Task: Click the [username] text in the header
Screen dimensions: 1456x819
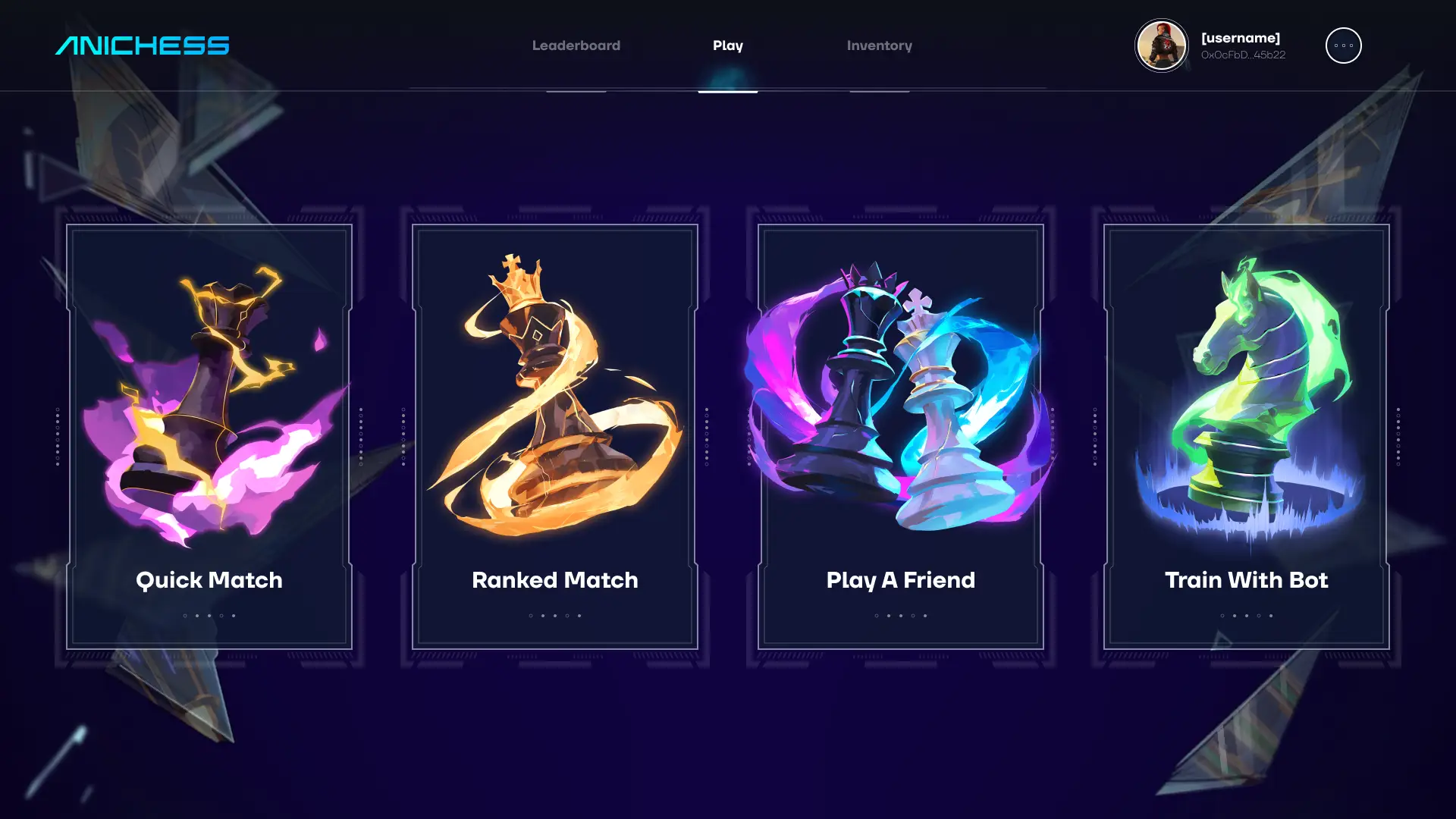Action: (x=1241, y=36)
